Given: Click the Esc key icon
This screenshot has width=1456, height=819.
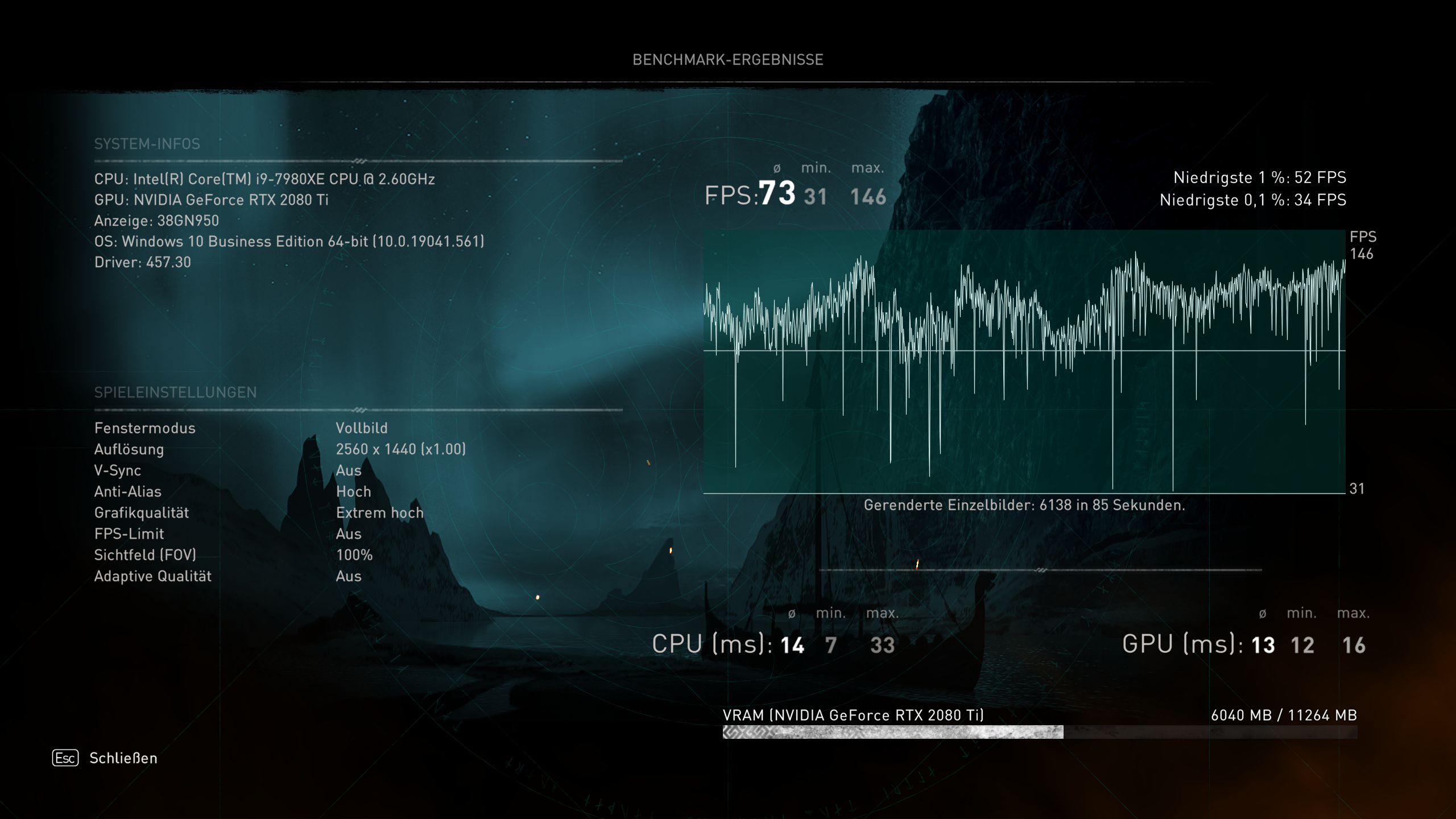Looking at the screenshot, I should coord(64,758).
